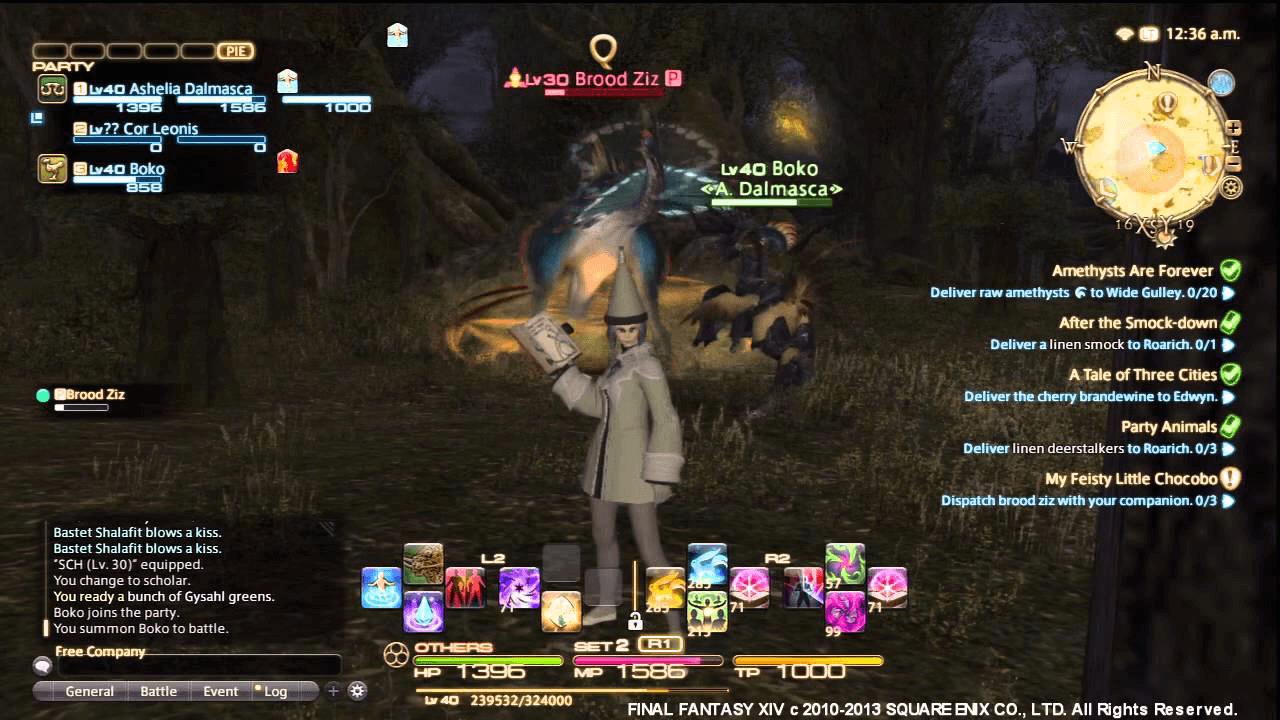Switch to the General chat tab
Viewport: 1280px width, 720px height.
click(x=89, y=691)
